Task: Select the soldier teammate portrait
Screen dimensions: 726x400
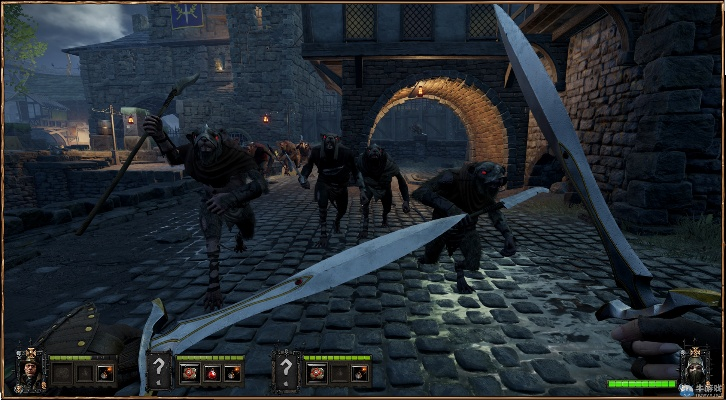Action: pos(29,371)
